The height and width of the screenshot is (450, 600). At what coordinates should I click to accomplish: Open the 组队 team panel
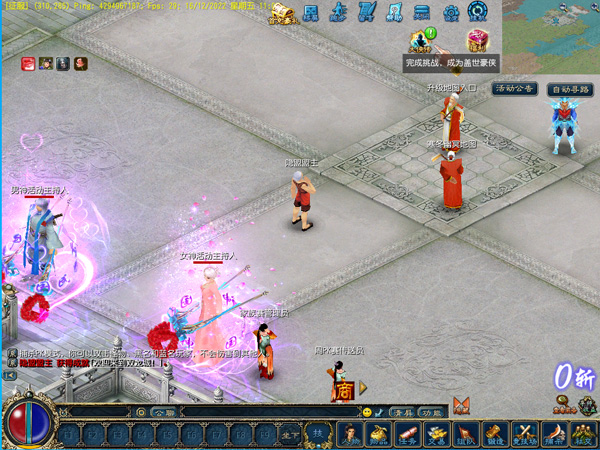(466, 434)
